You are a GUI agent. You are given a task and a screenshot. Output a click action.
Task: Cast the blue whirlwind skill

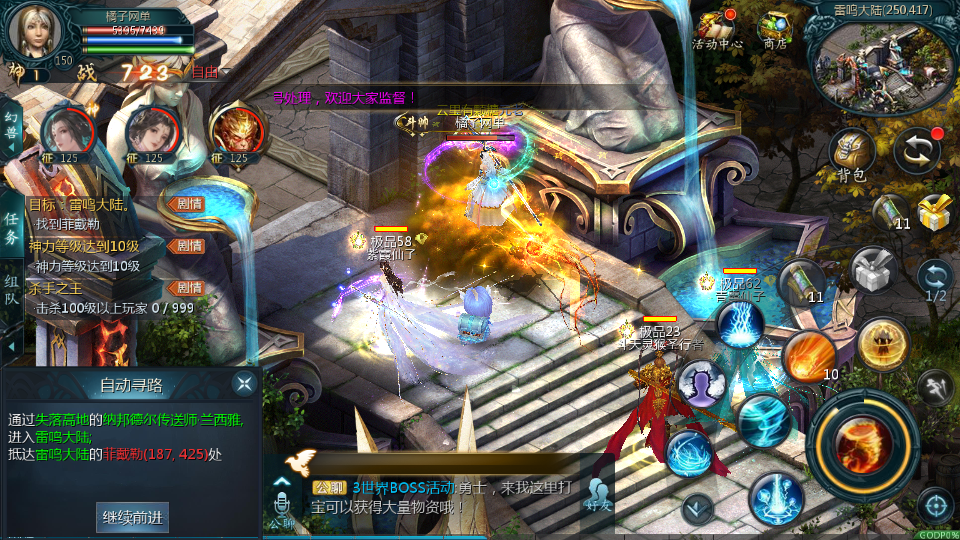(764, 420)
